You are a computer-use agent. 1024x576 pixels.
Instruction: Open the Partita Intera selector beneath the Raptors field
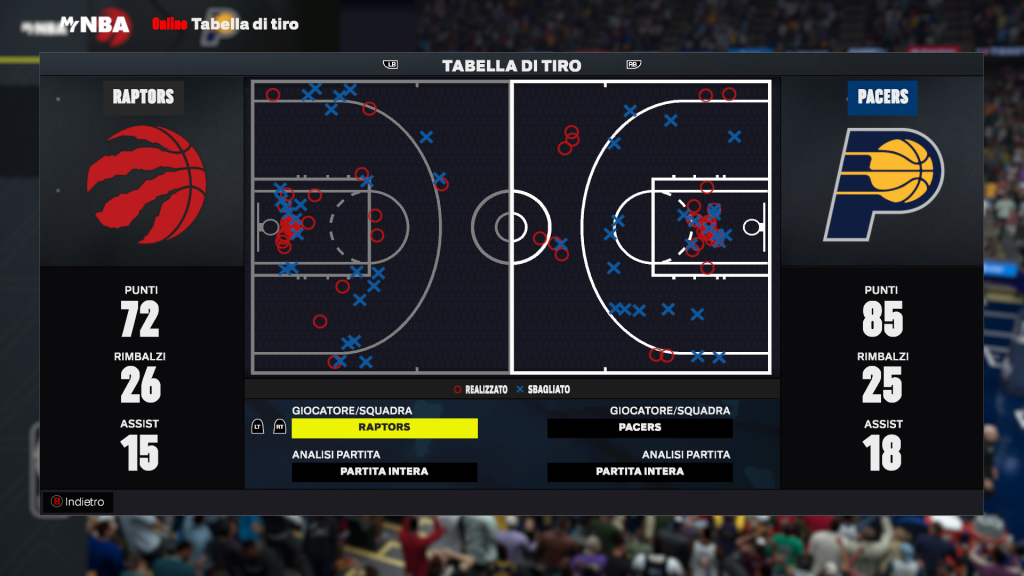(385, 472)
